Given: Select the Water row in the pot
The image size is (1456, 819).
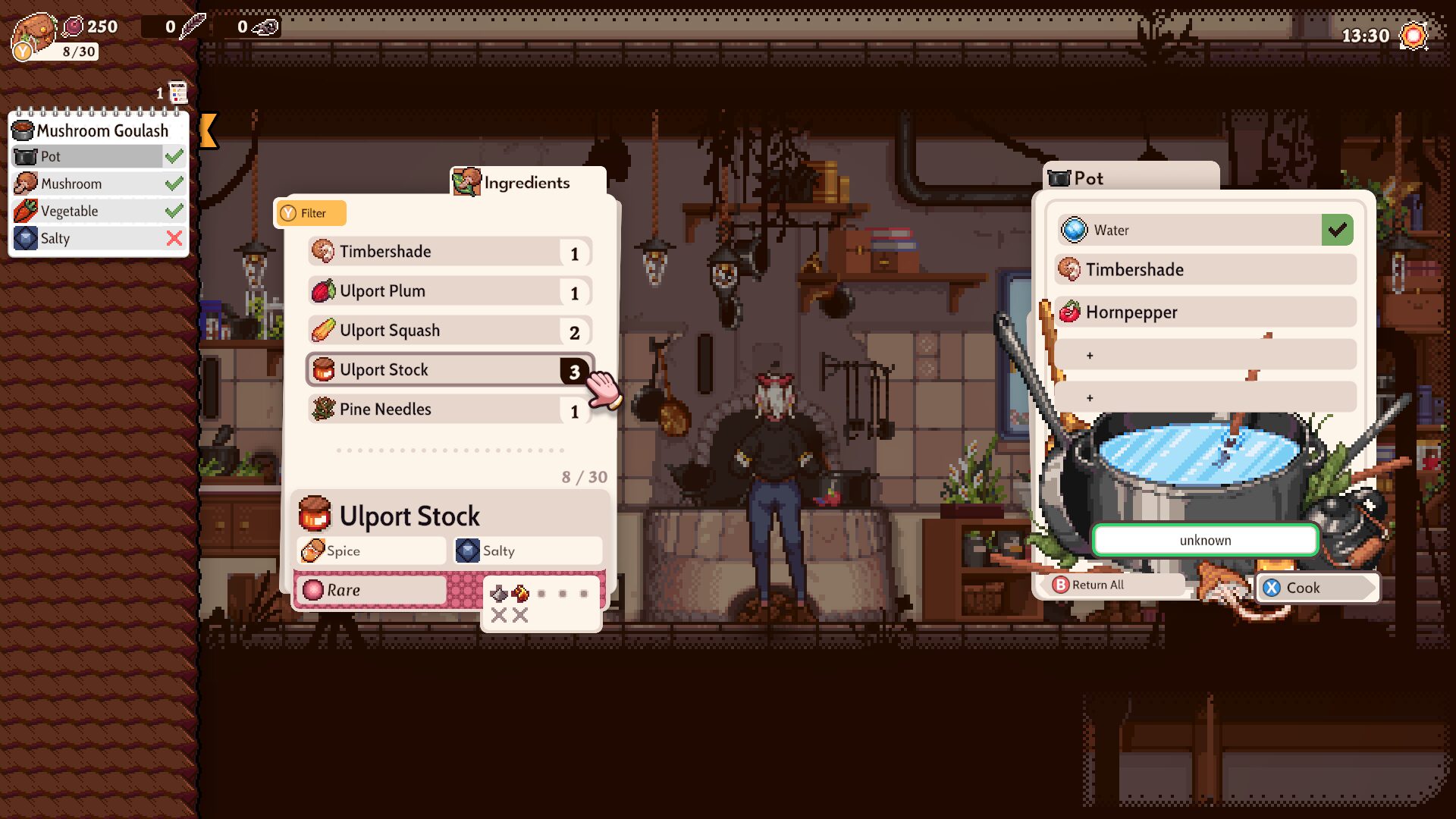Looking at the screenshot, I should (1204, 230).
